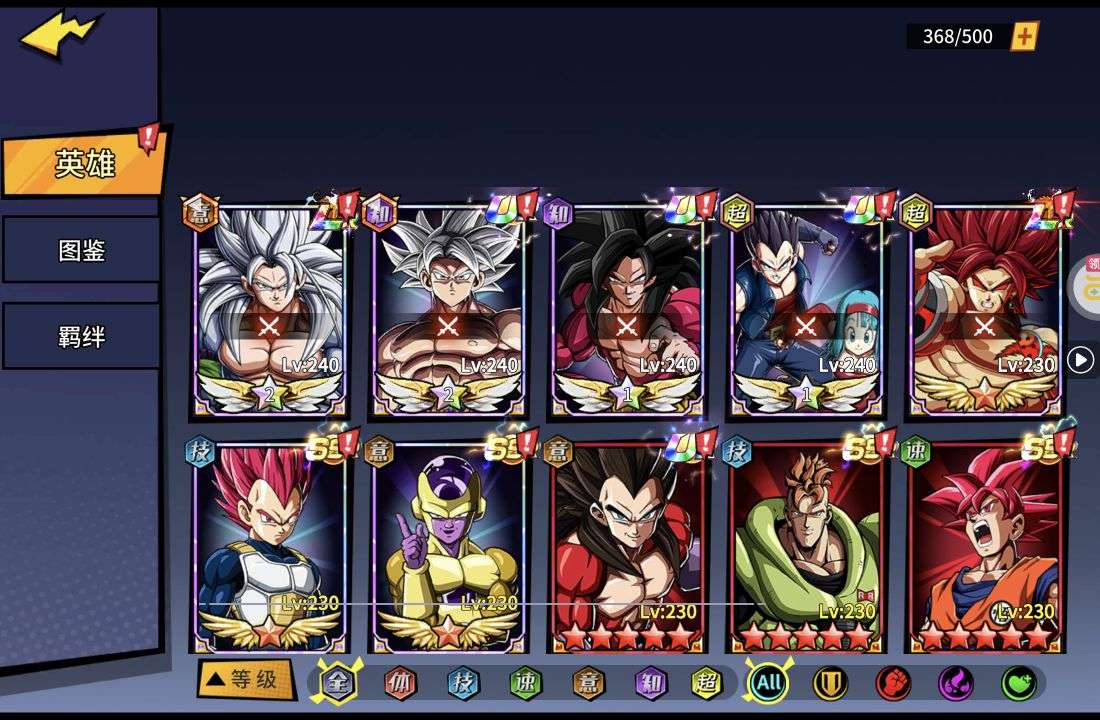Screen dimensions: 1100x720
Task: Open the Golden Frieza hero card
Action: pyautogui.click(x=448, y=547)
